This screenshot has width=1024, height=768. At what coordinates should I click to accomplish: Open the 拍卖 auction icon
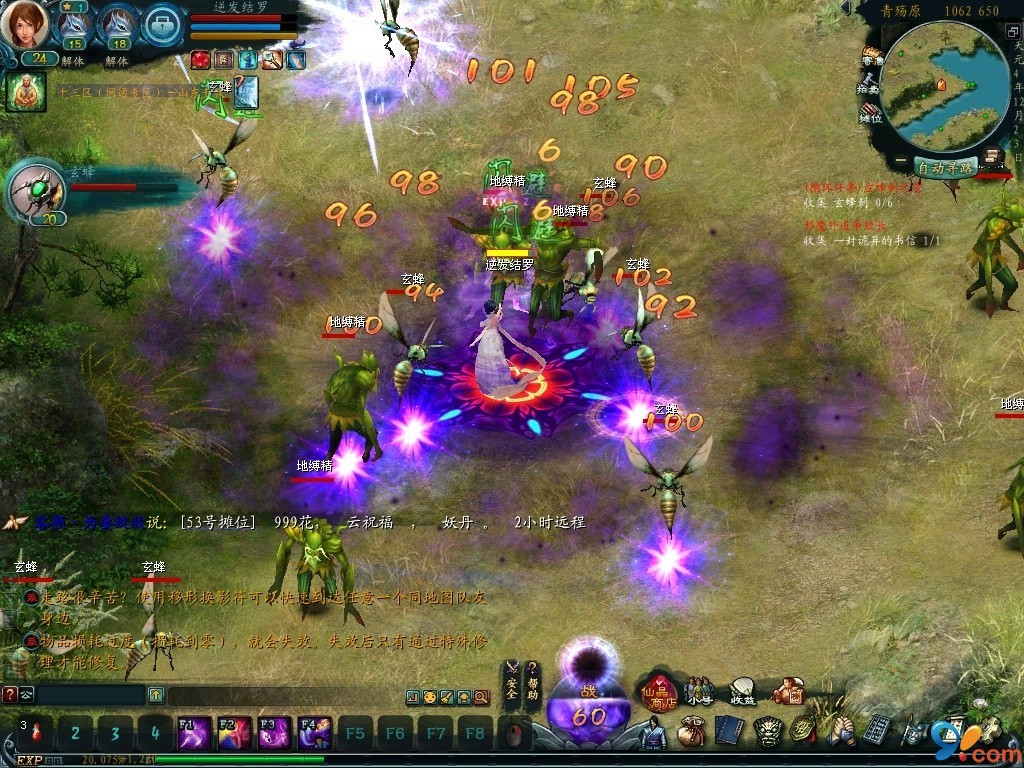click(x=870, y=82)
